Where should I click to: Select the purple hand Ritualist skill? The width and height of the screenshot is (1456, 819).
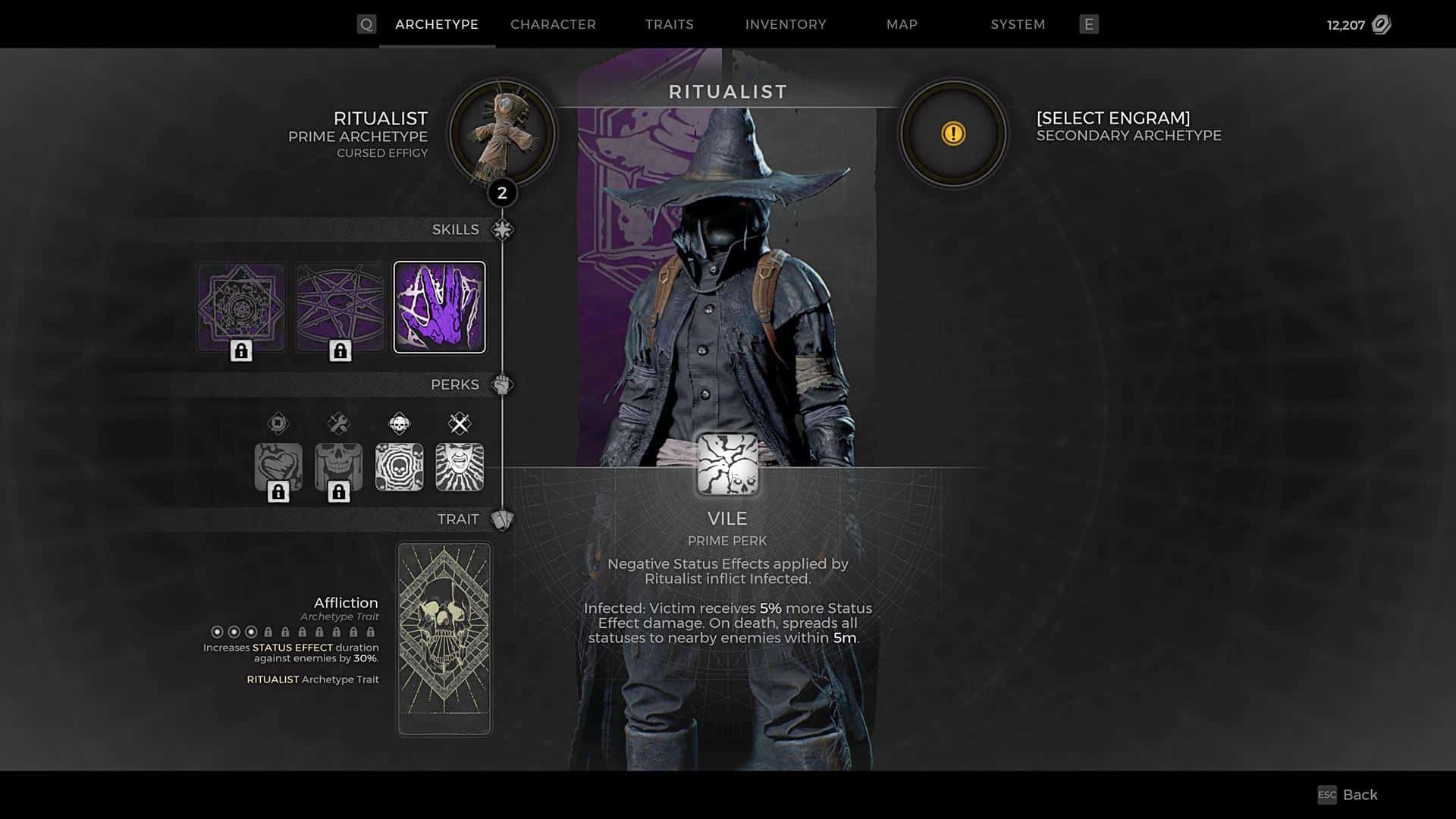441,306
